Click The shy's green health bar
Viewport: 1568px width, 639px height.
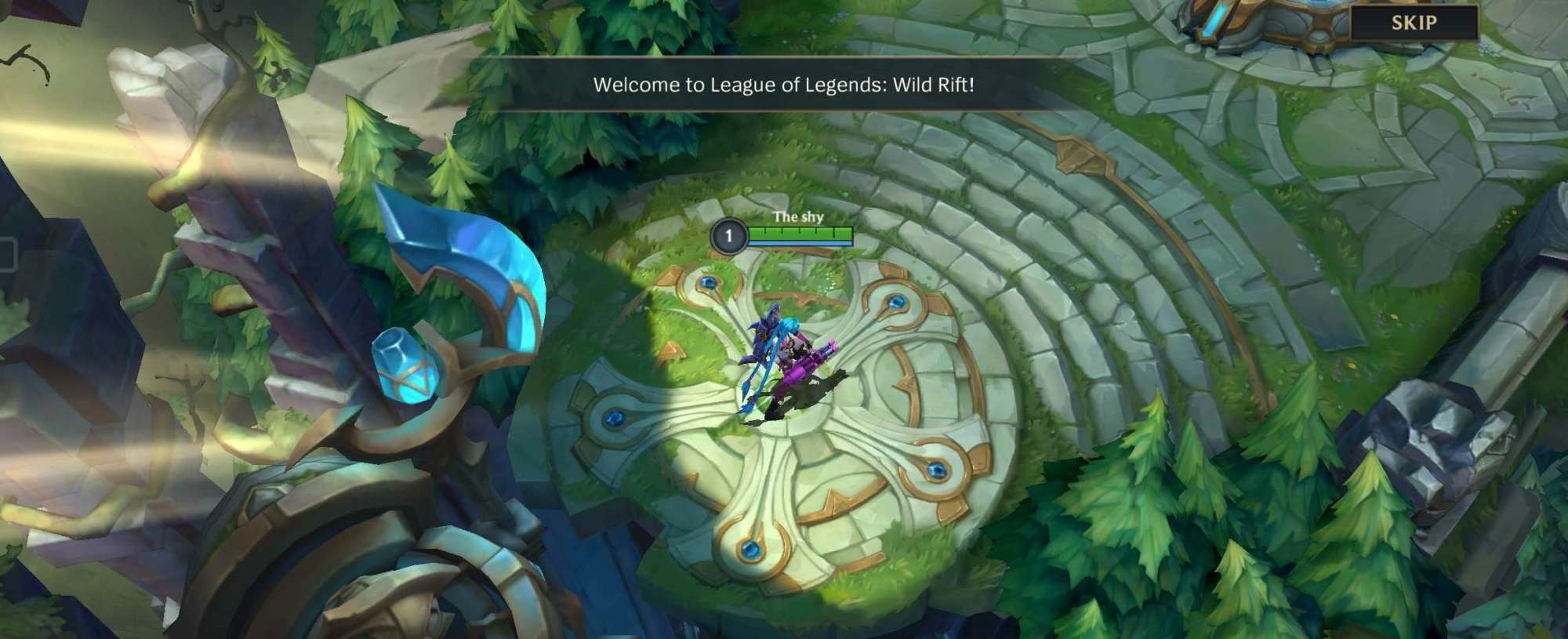click(800, 233)
